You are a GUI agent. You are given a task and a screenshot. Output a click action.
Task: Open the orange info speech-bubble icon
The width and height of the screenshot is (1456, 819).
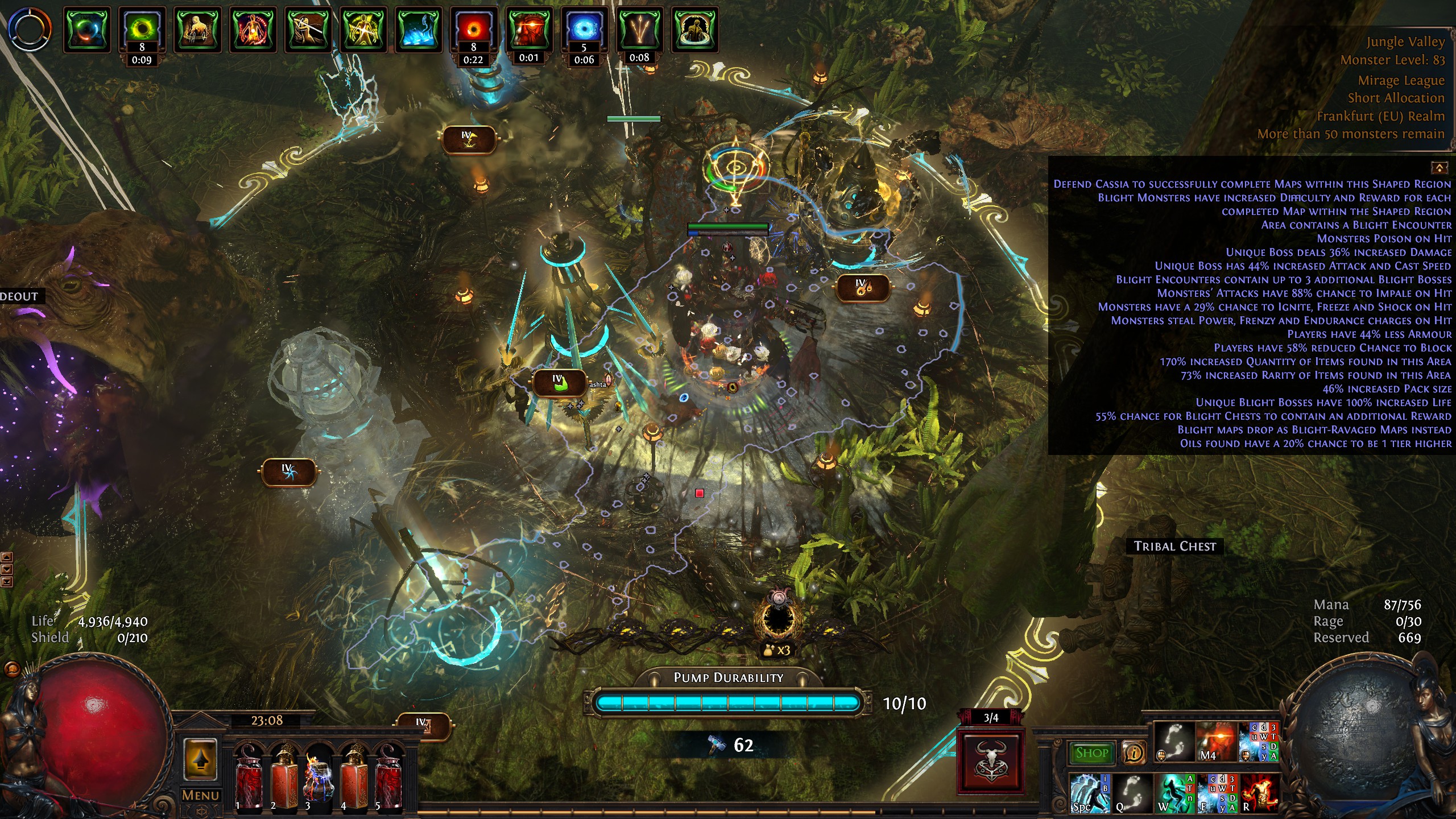(1134, 753)
